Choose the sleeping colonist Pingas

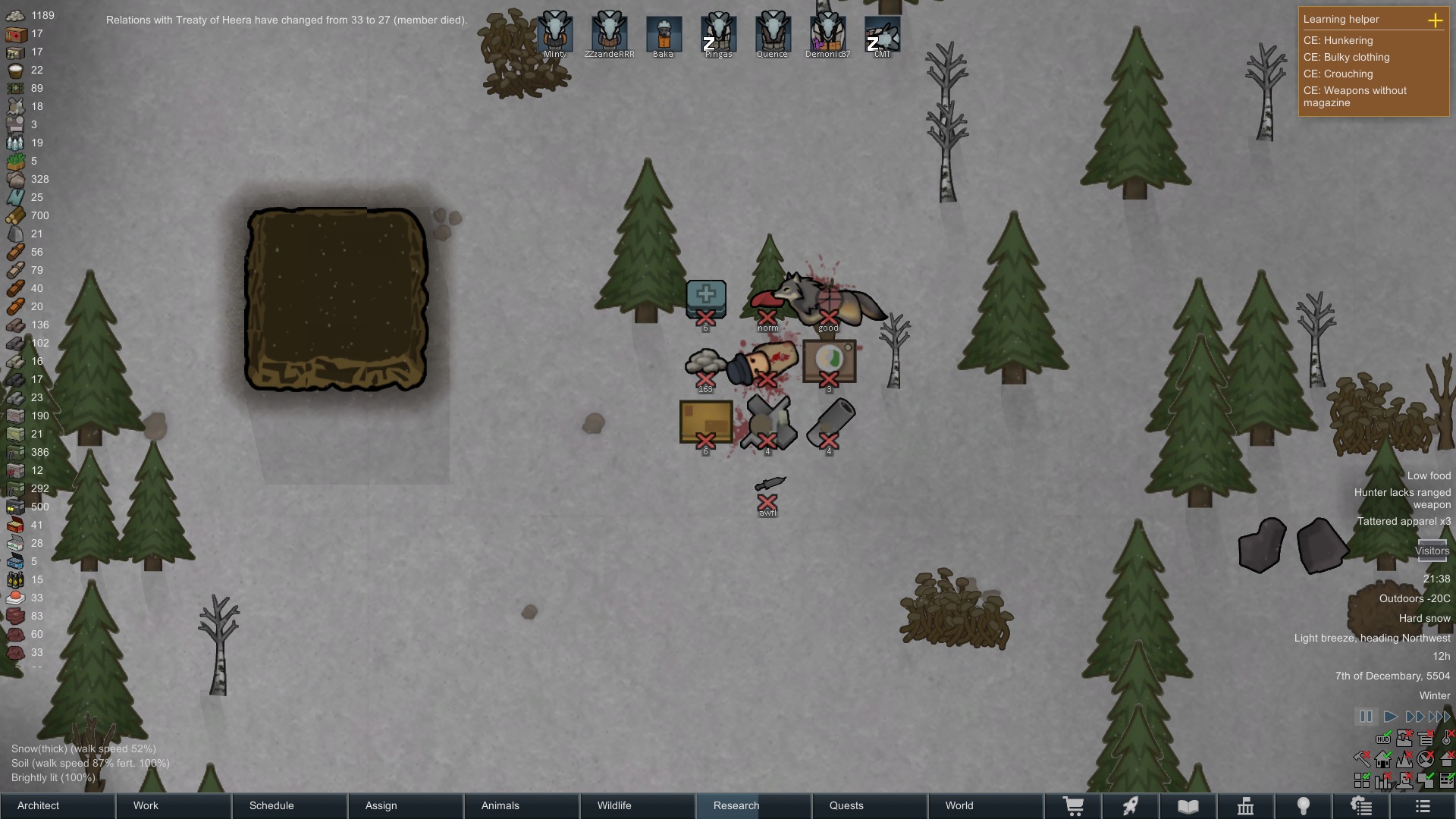tap(718, 33)
